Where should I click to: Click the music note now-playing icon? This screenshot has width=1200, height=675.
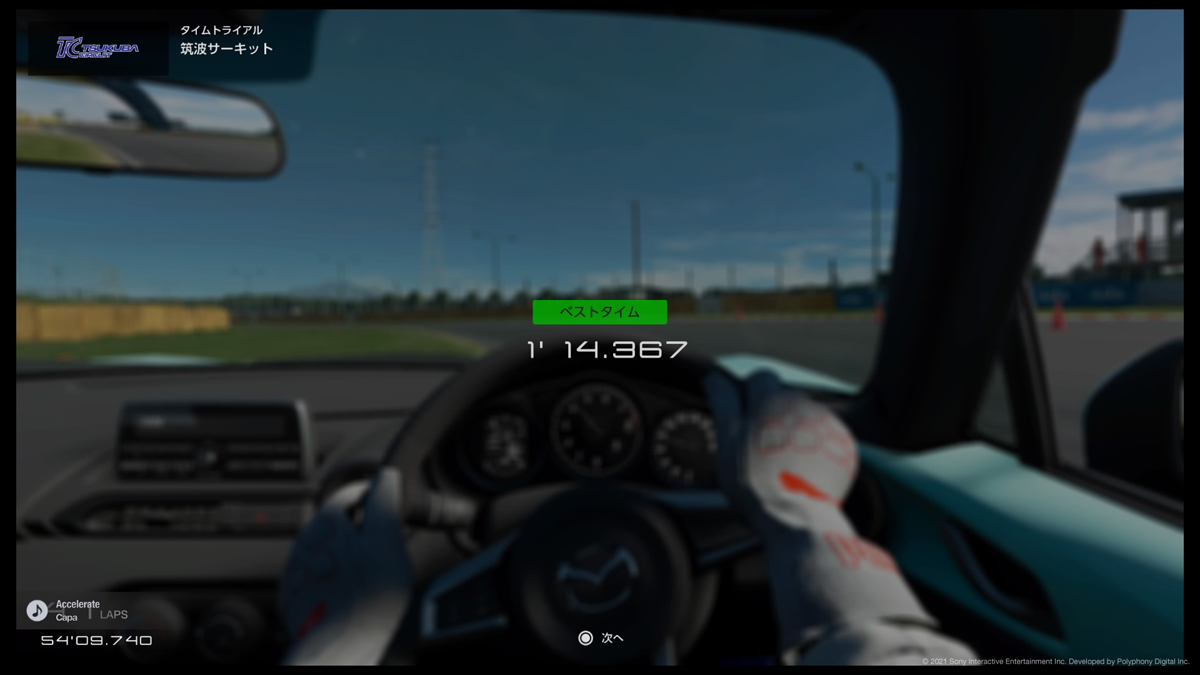coord(37,610)
